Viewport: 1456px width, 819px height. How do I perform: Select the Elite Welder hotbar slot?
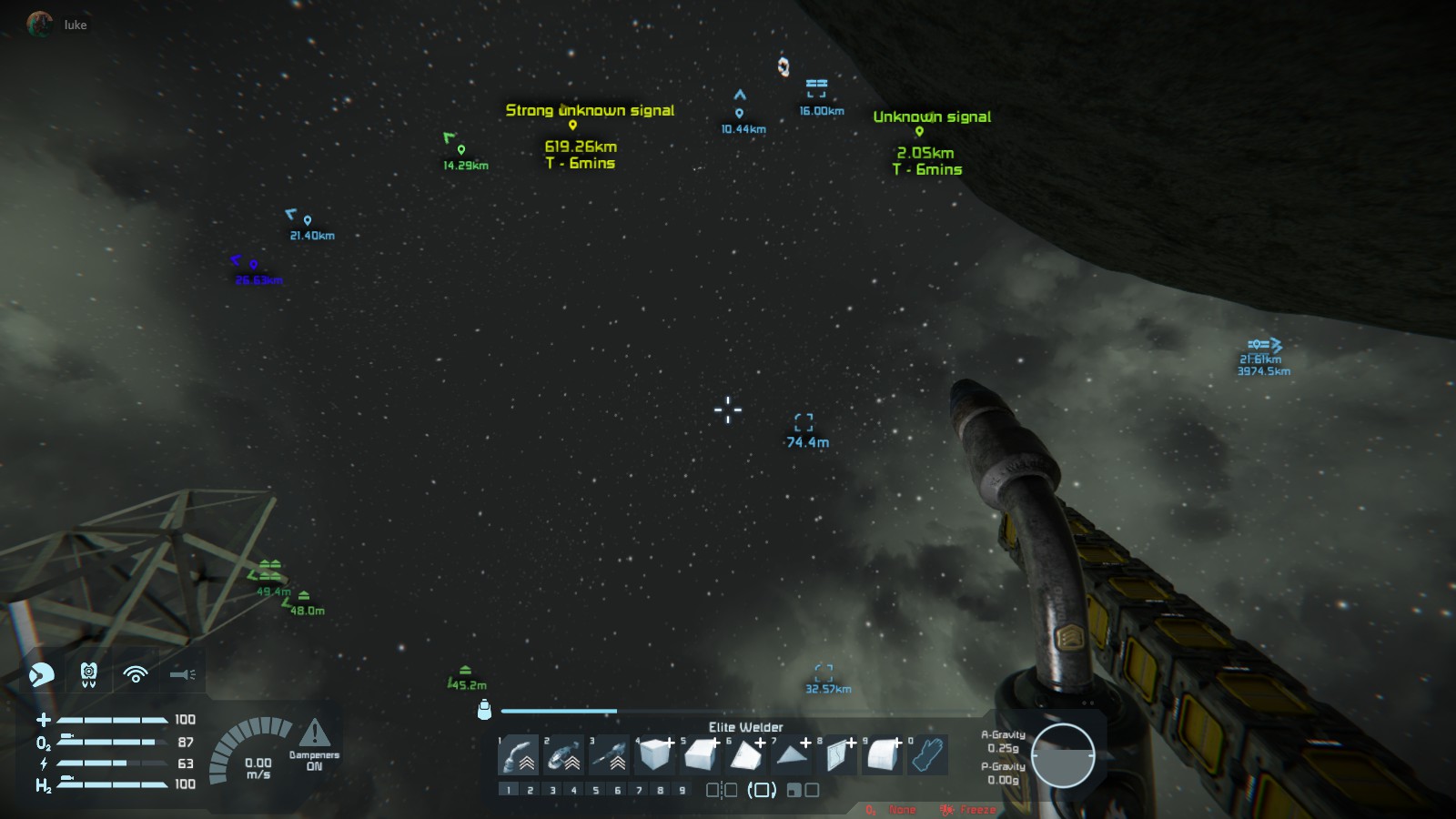[519, 755]
